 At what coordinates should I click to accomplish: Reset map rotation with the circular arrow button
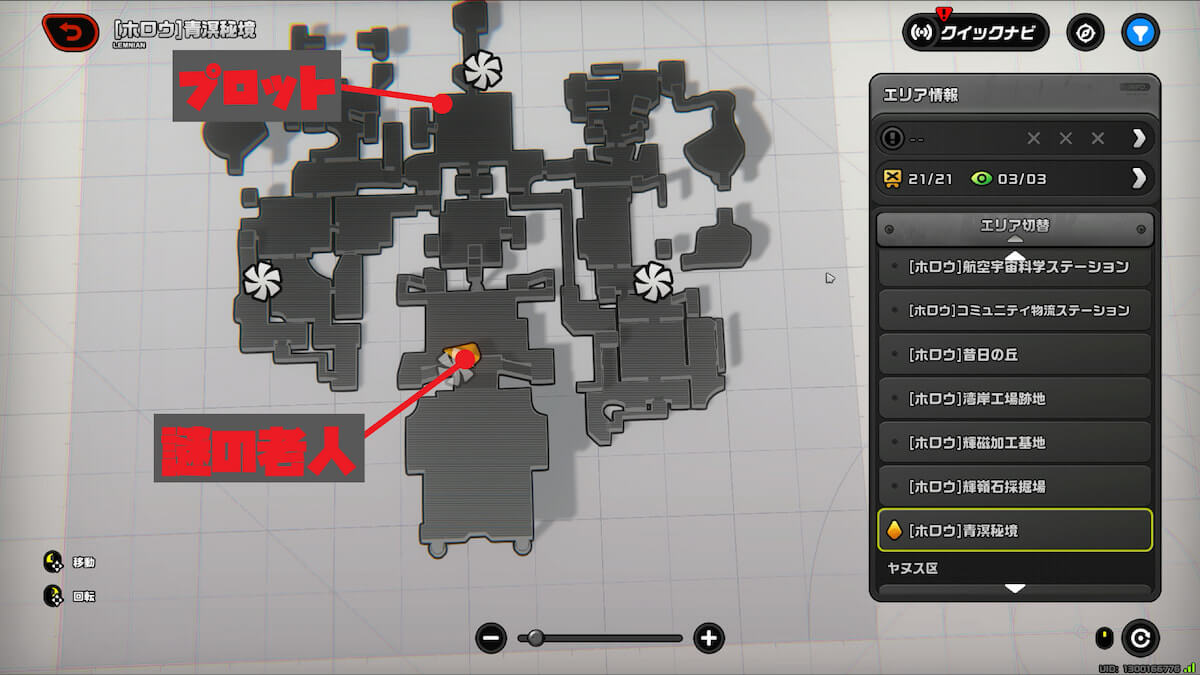pyautogui.click(x=1139, y=638)
